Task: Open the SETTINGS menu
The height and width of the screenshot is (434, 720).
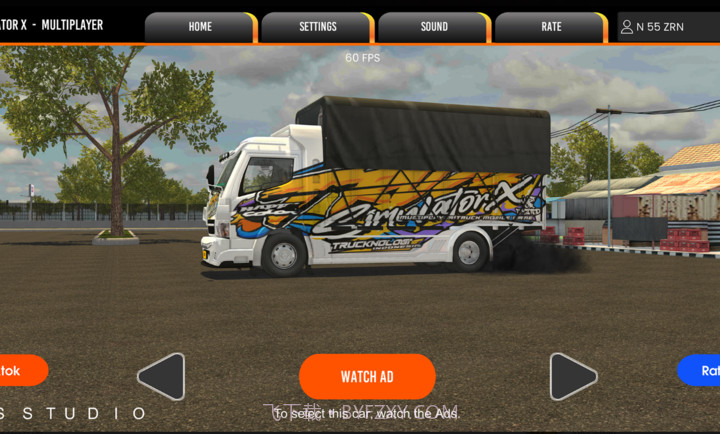Action: pyautogui.click(x=317, y=27)
